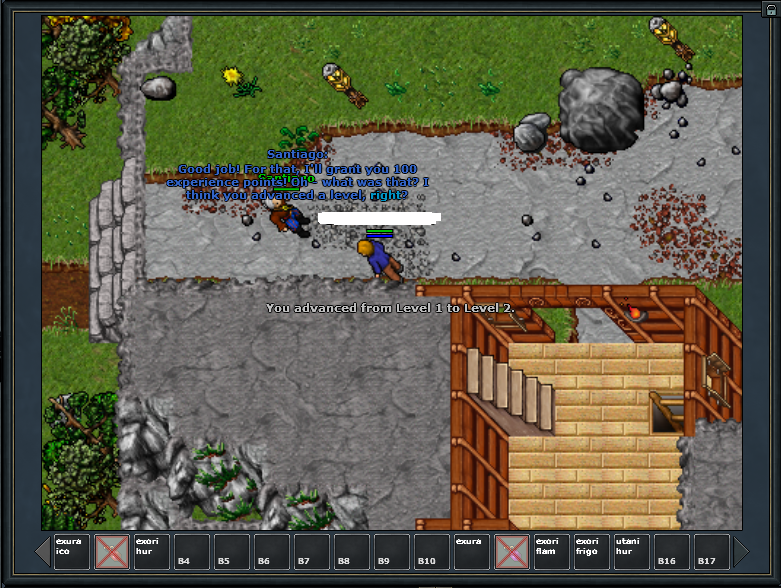
Task: Click the B8 action bar slot
Action: (x=351, y=552)
